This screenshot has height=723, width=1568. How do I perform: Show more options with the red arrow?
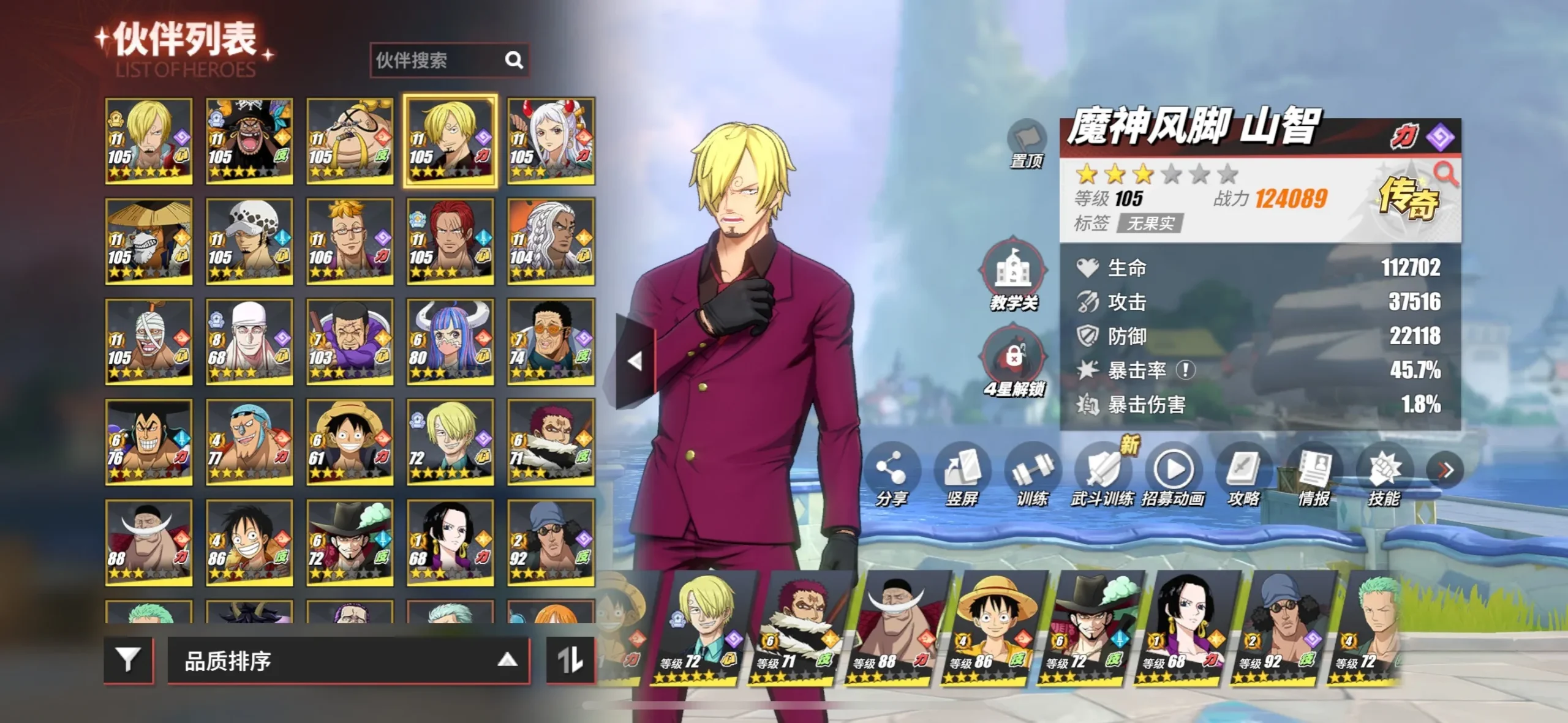[1445, 470]
